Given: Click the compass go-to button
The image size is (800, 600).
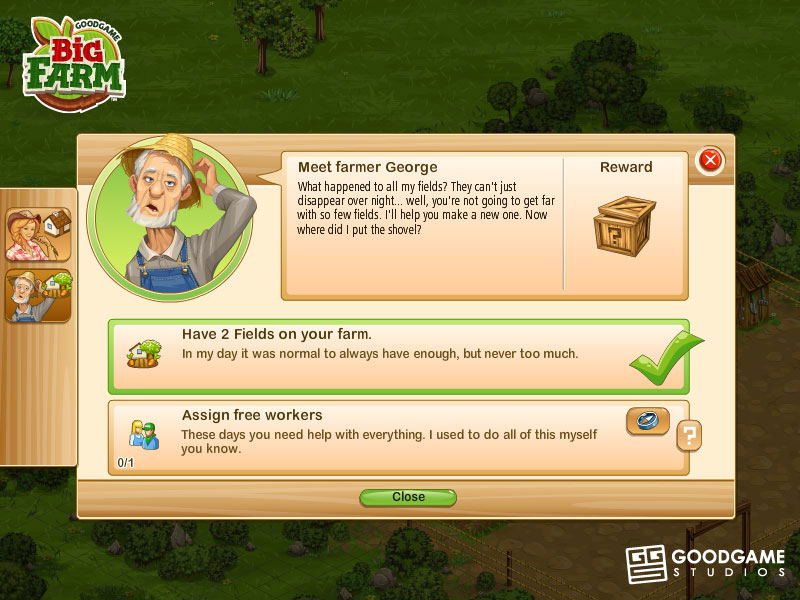Looking at the screenshot, I should [648, 421].
